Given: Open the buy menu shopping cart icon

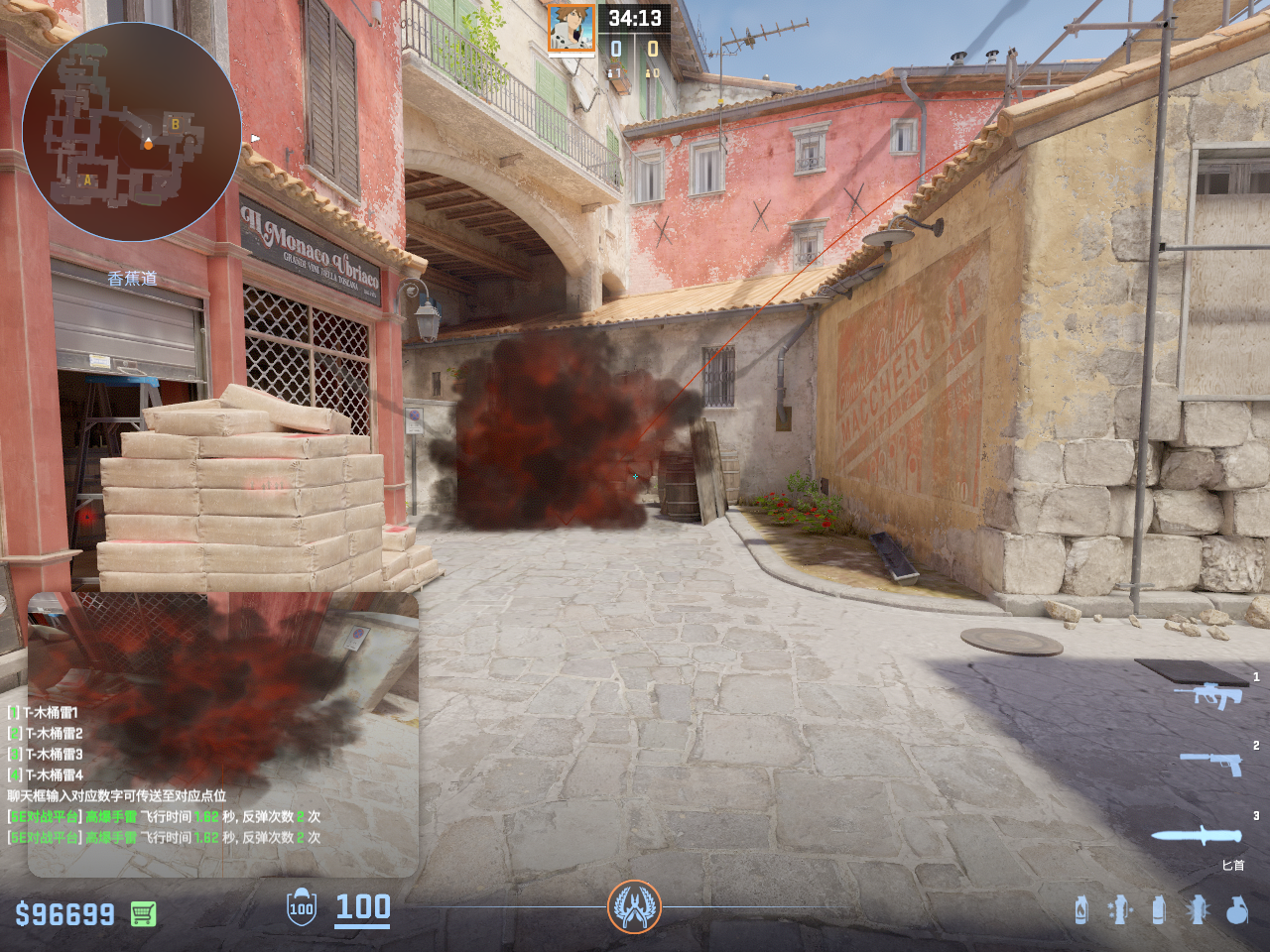Looking at the screenshot, I should coord(143,913).
